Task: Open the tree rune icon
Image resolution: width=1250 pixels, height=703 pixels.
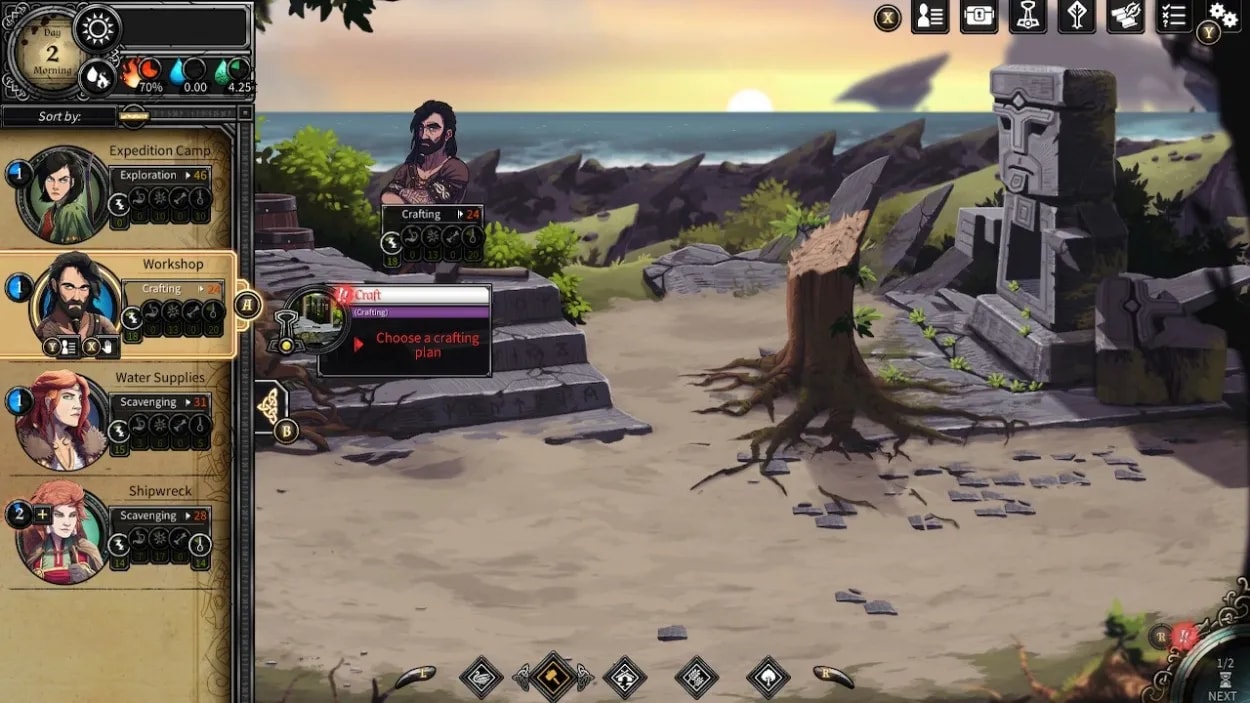Action: [1077, 17]
